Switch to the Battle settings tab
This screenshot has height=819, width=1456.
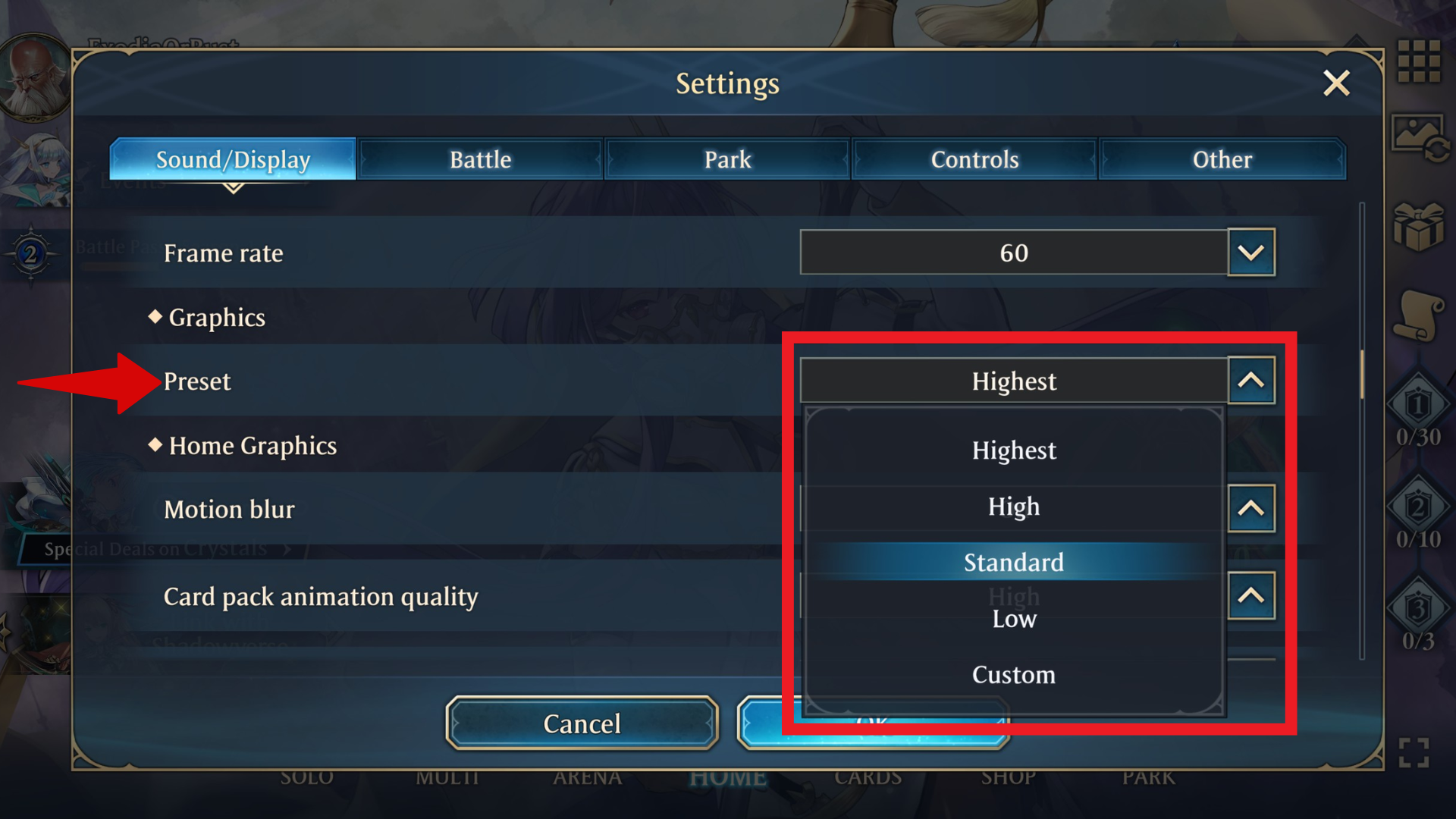click(x=480, y=159)
